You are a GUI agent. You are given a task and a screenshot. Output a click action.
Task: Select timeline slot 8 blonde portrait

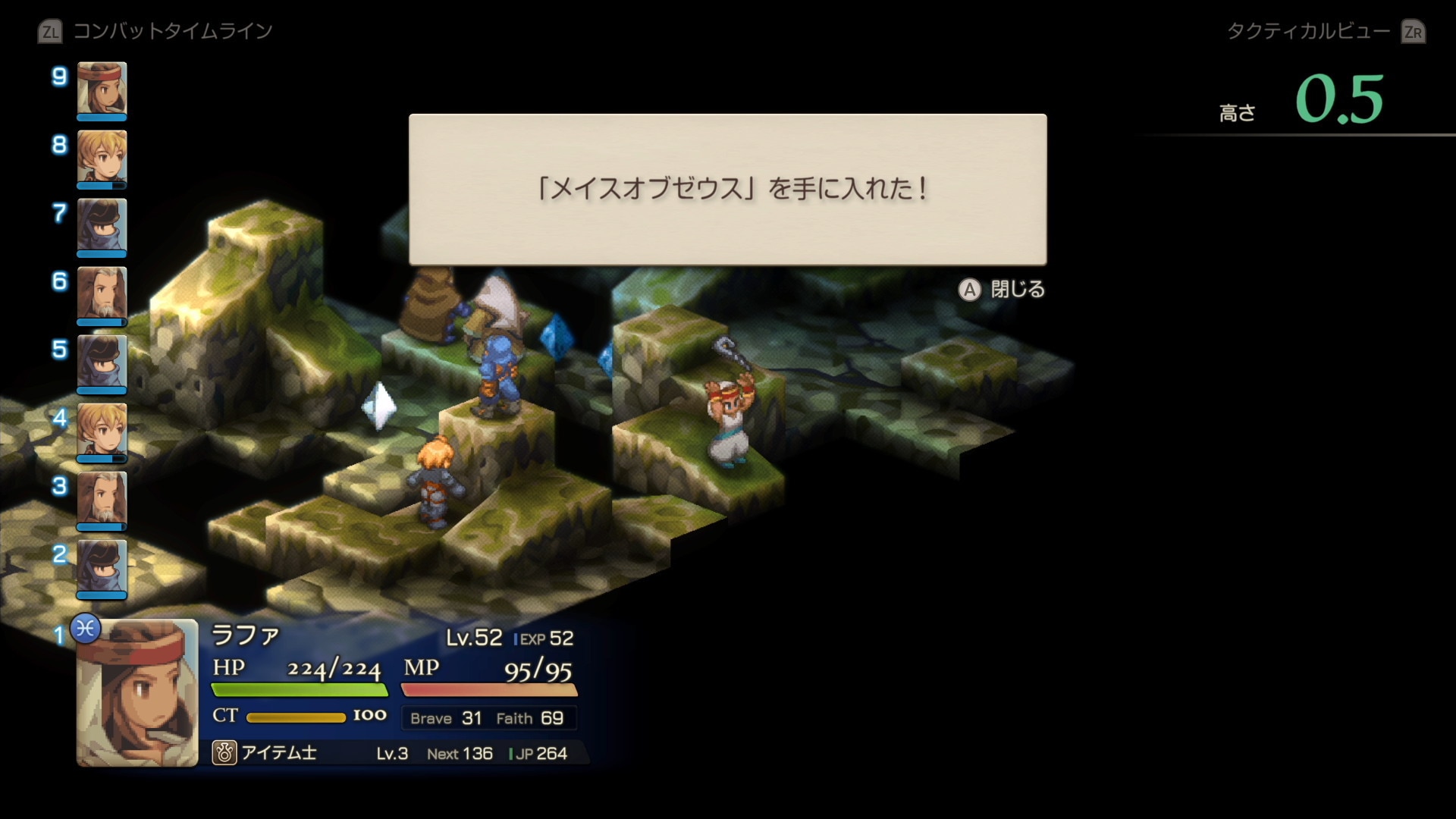[x=102, y=157]
